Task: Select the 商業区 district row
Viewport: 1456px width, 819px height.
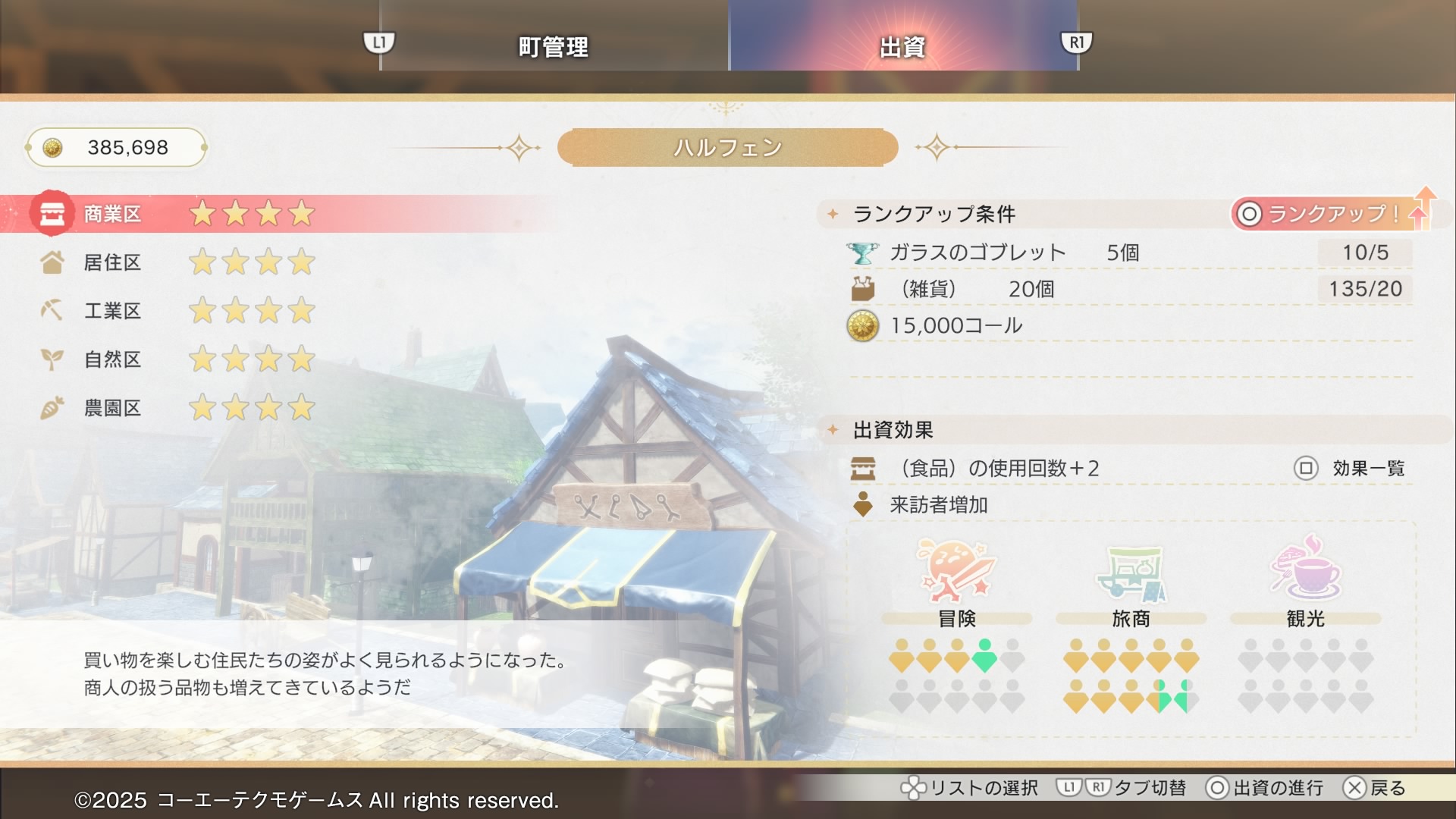Action: [112, 214]
